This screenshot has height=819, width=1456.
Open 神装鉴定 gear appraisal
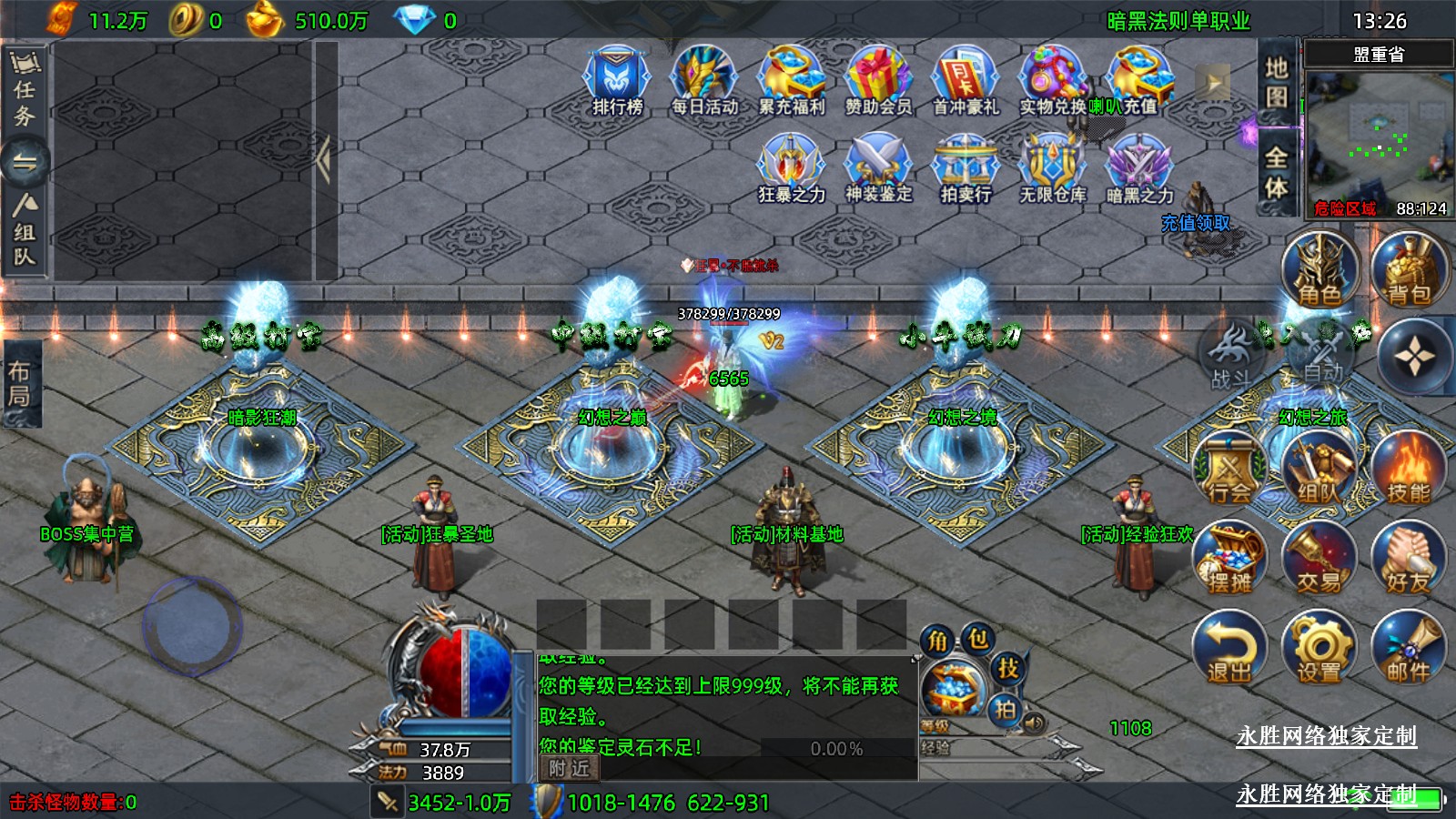click(x=878, y=167)
